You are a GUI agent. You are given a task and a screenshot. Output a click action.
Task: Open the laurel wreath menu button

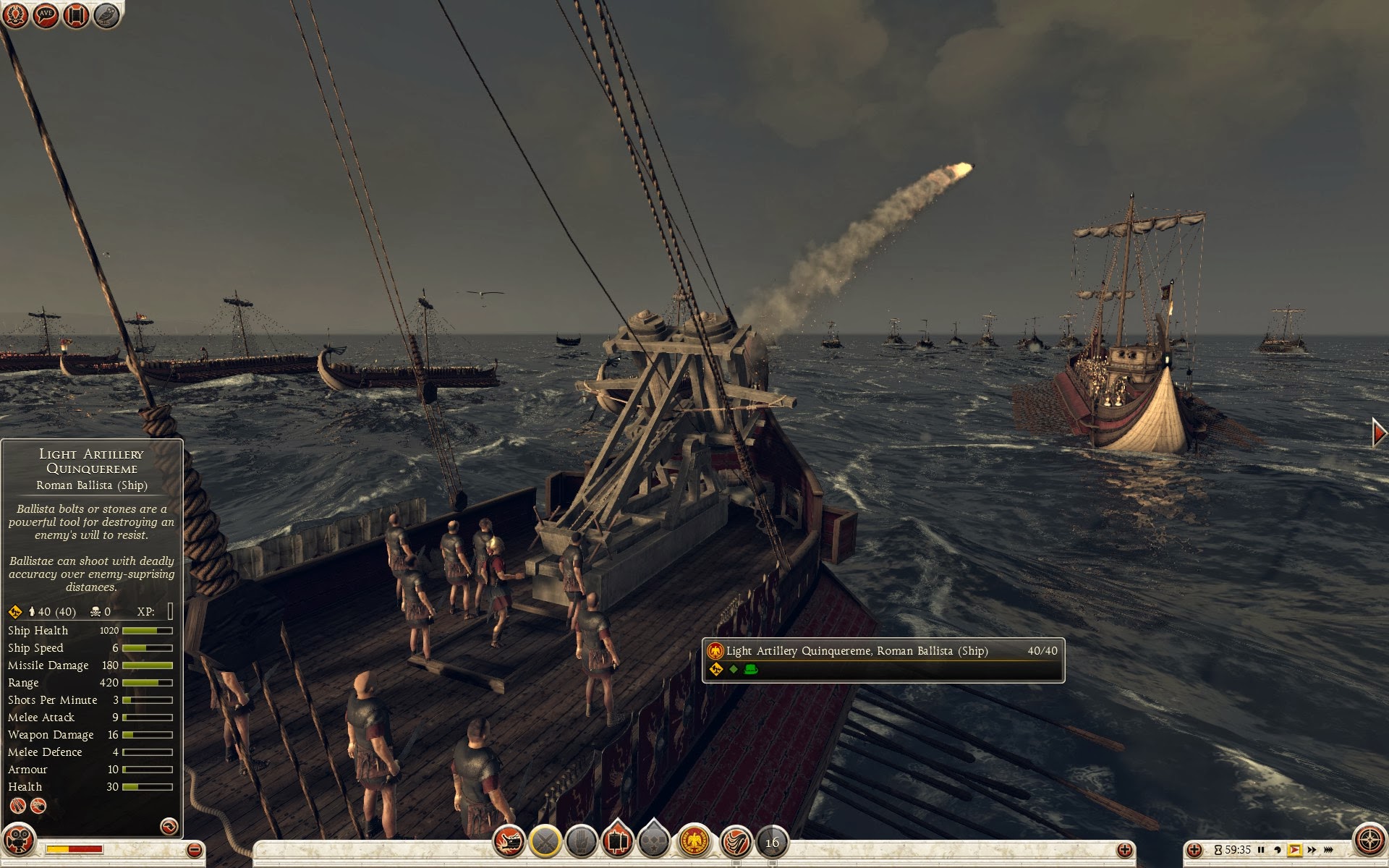pyautogui.click(x=16, y=14)
